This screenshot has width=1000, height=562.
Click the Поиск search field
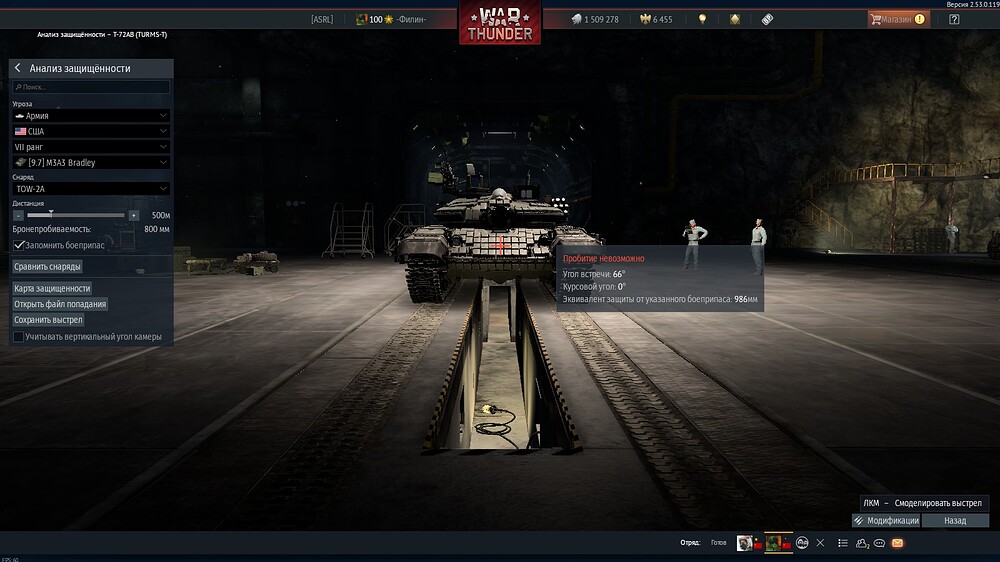coord(91,87)
